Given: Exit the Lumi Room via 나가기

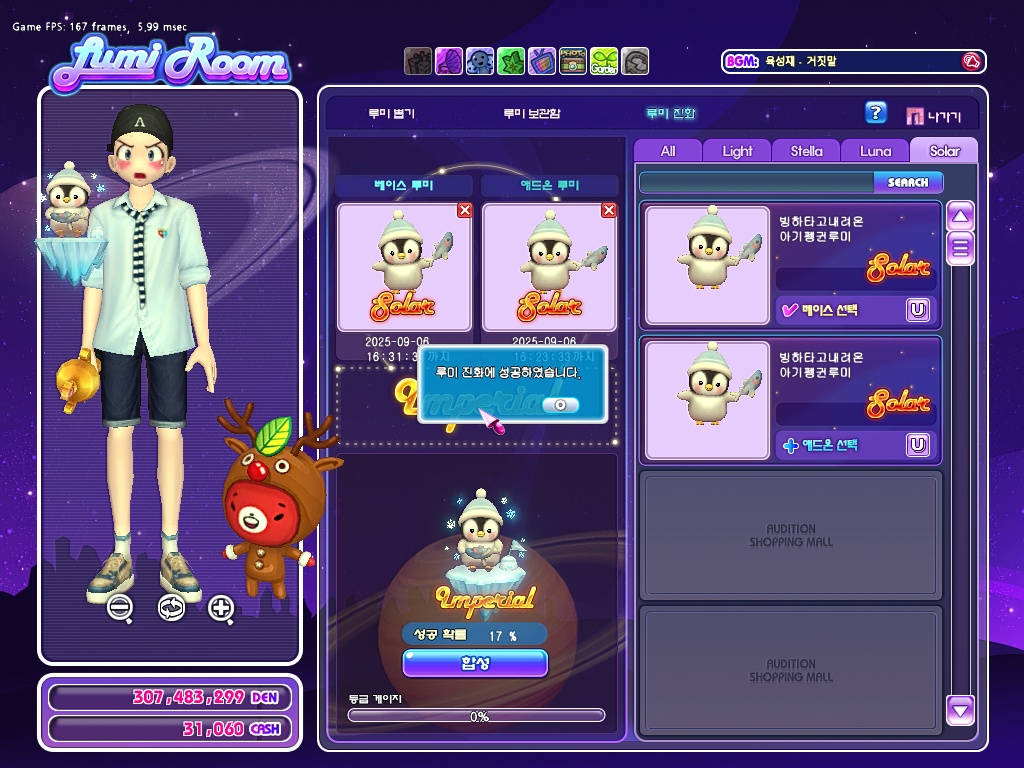Looking at the screenshot, I should tap(934, 115).
